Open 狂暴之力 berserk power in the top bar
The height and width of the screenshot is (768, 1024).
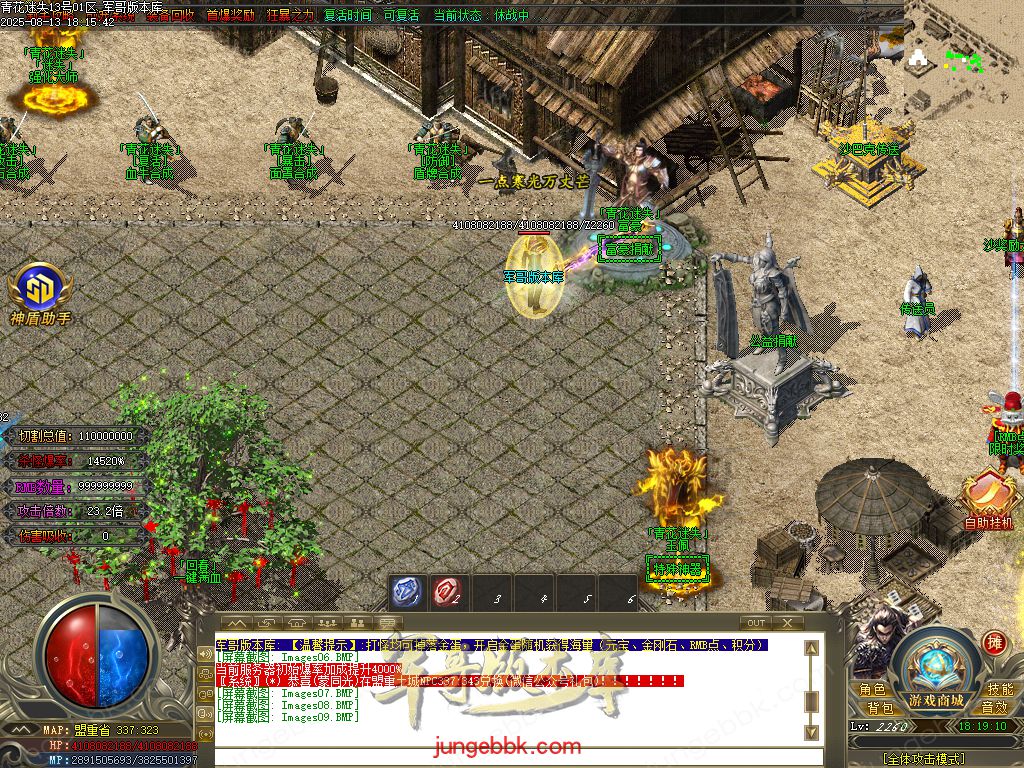pos(290,16)
